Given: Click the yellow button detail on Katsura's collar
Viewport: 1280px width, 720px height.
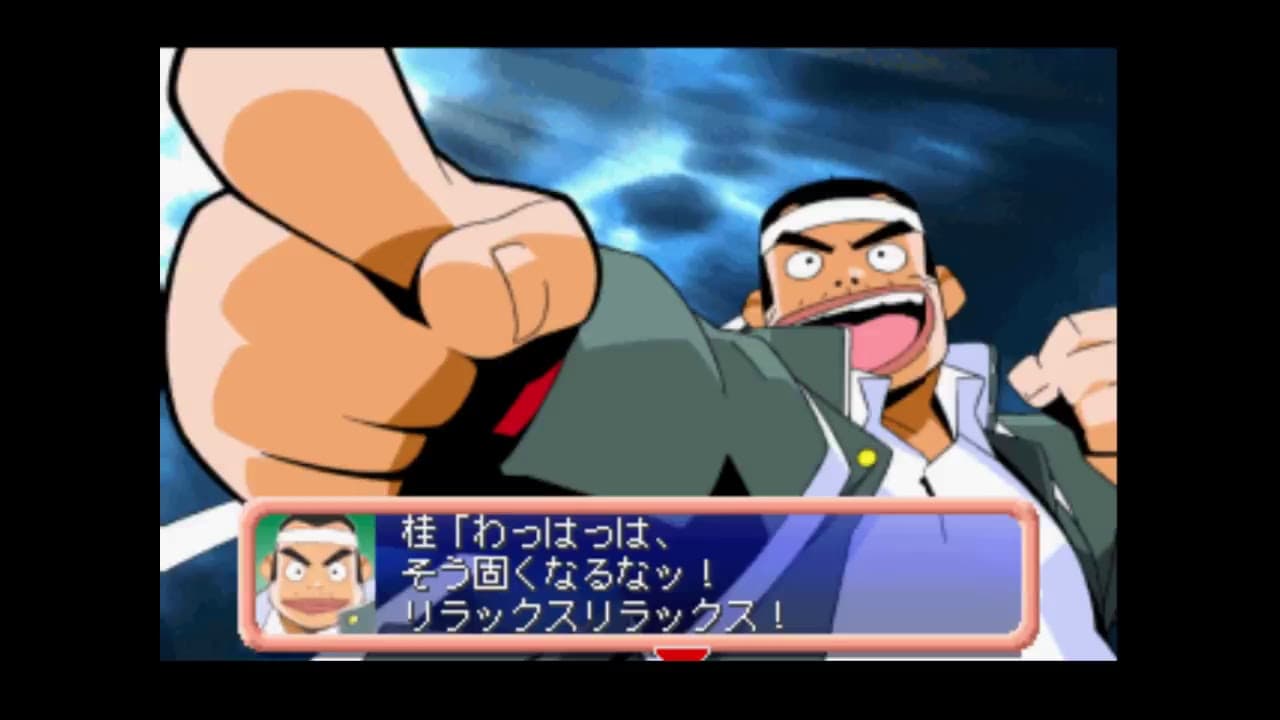Looking at the screenshot, I should [x=866, y=458].
